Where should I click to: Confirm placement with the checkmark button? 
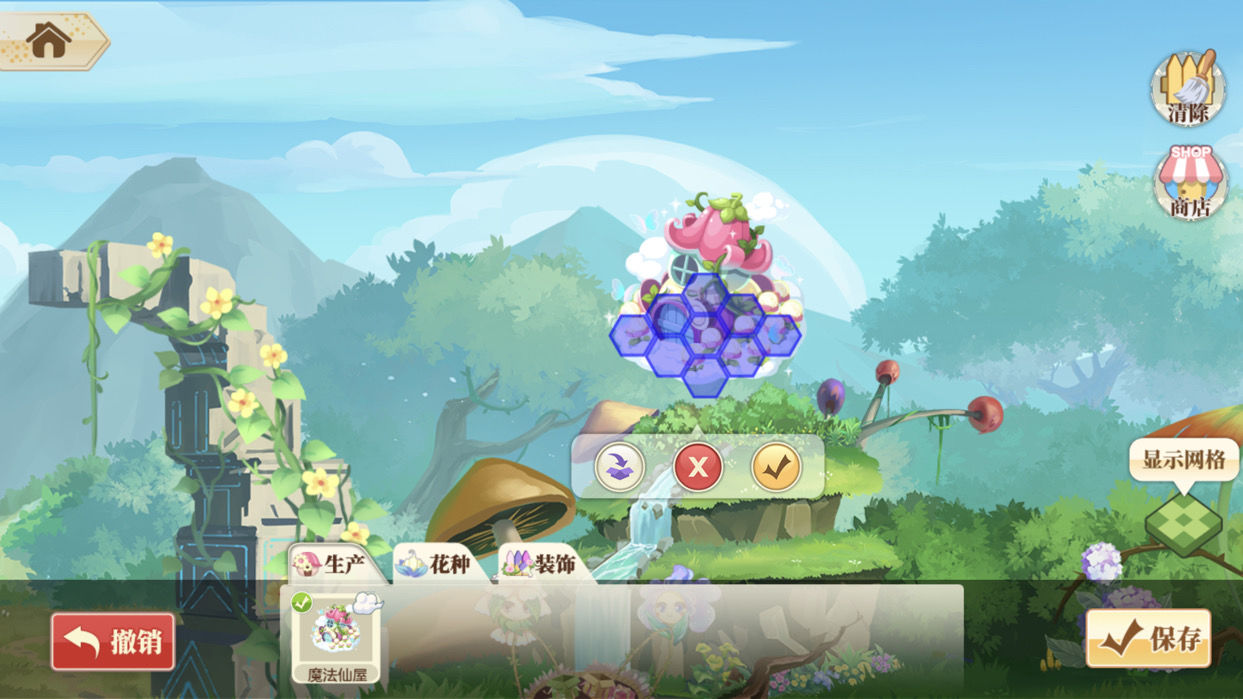(x=776, y=466)
